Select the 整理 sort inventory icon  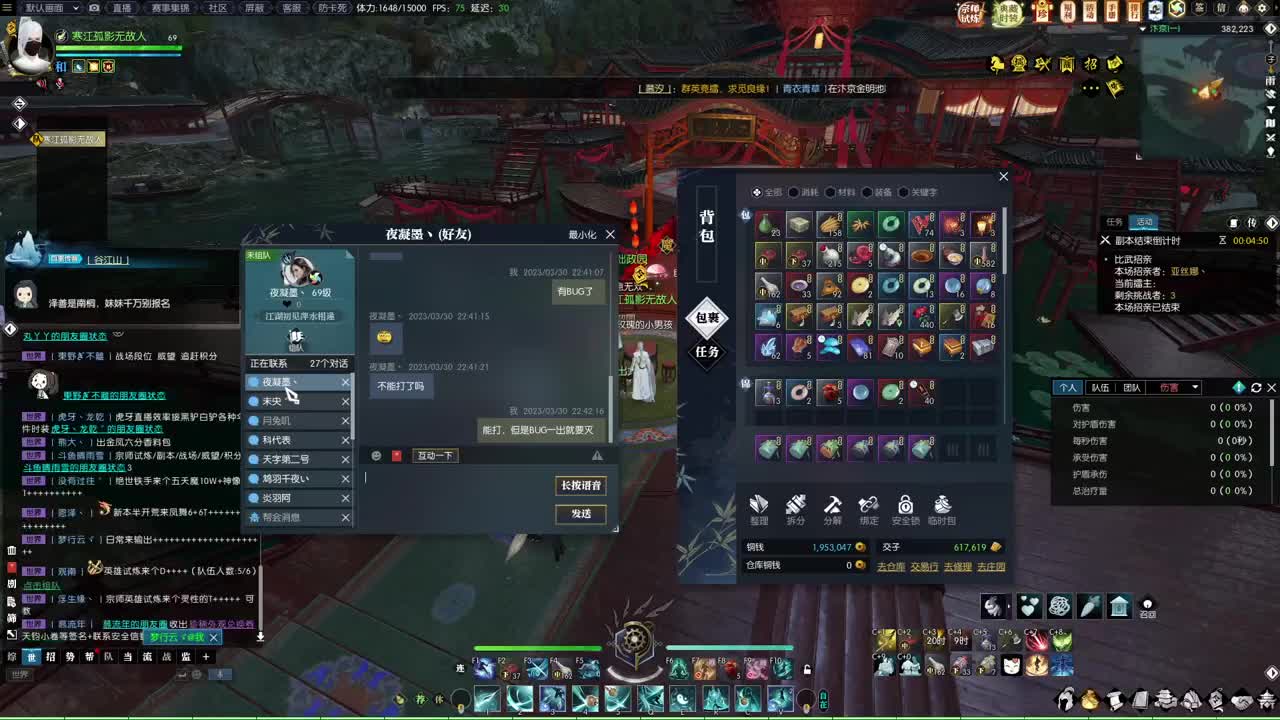[760, 512]
